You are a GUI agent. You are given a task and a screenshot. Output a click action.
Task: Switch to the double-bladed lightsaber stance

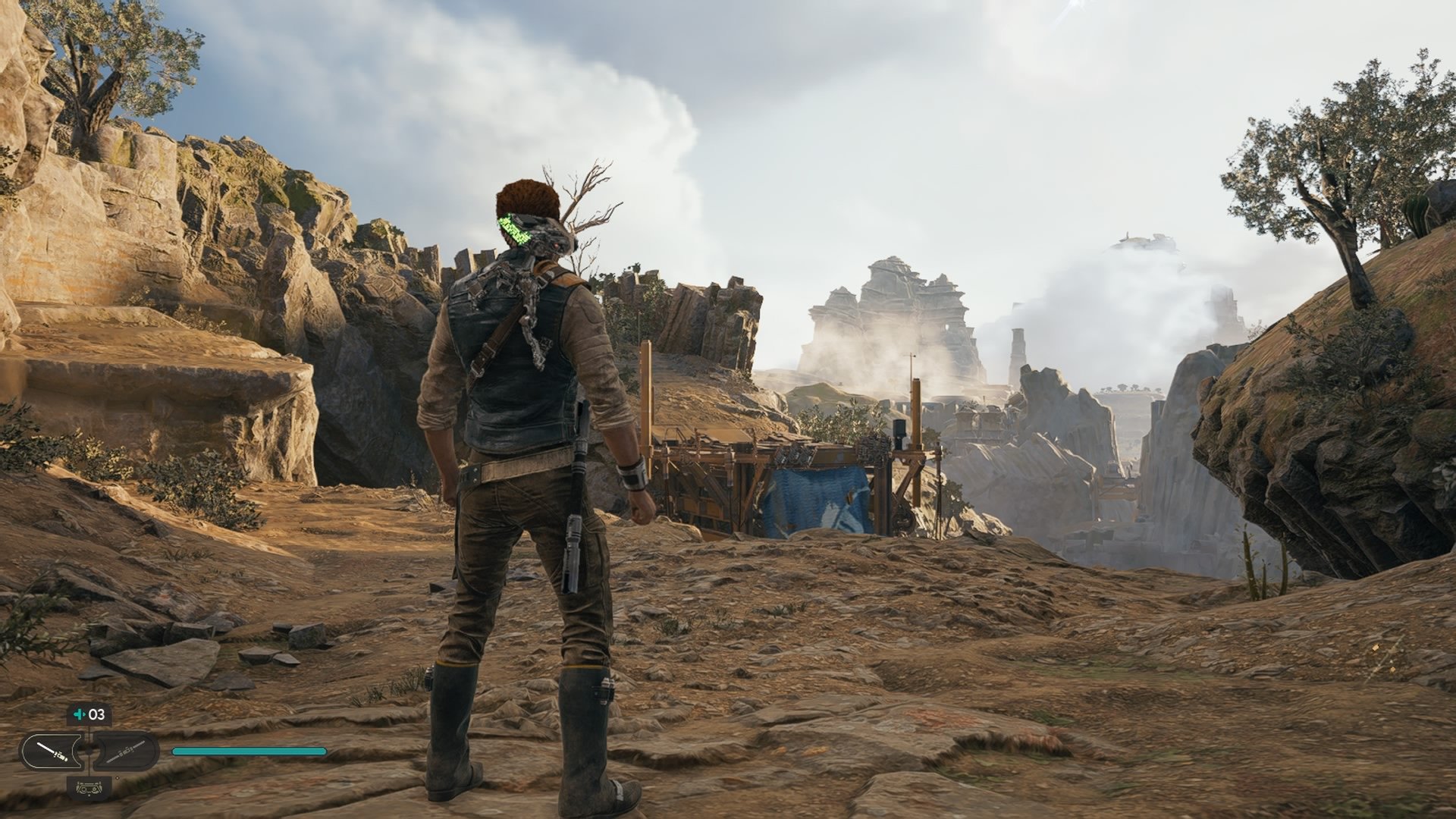coord(125,752)
